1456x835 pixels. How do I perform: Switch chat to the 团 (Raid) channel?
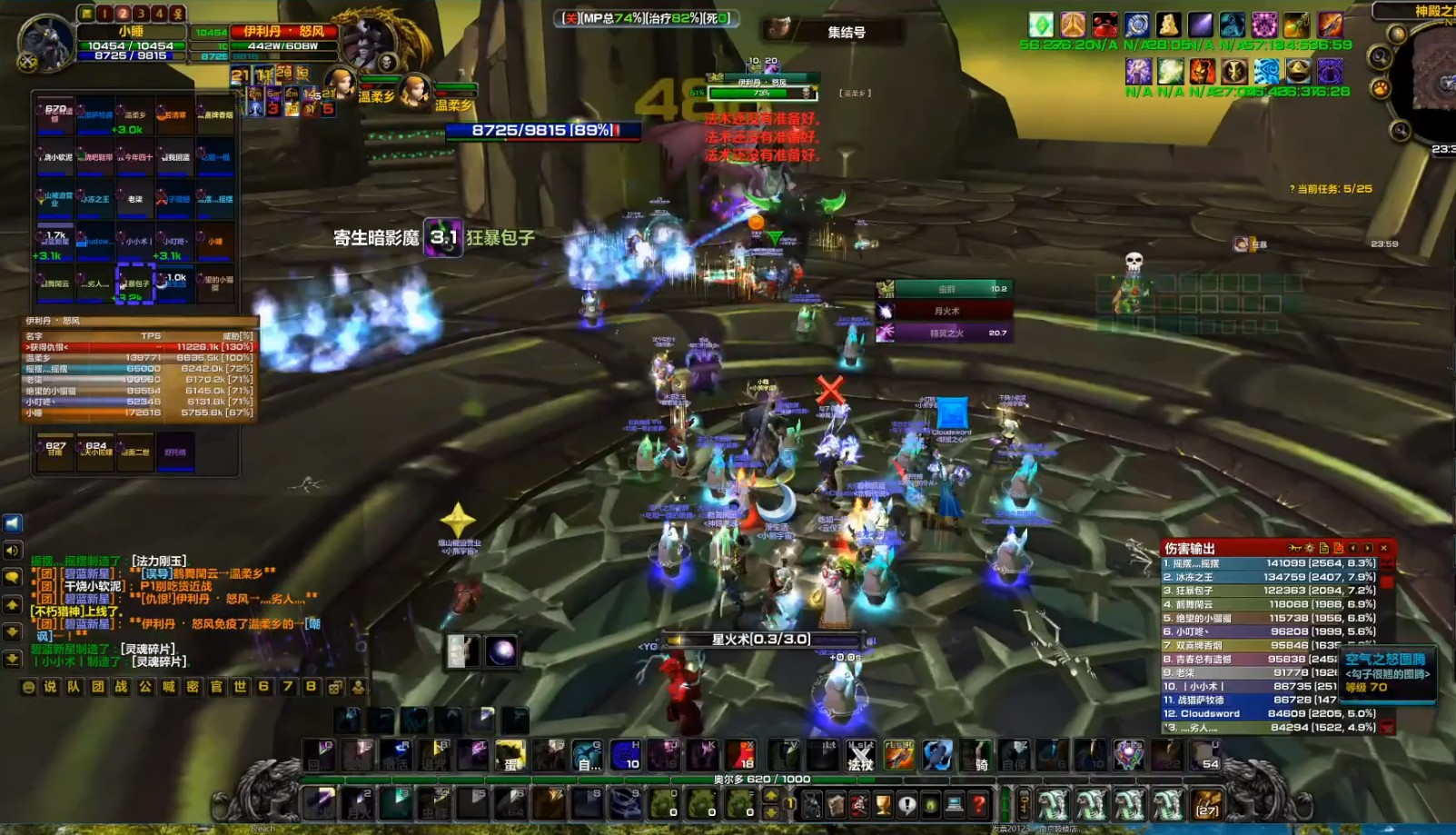98,687
